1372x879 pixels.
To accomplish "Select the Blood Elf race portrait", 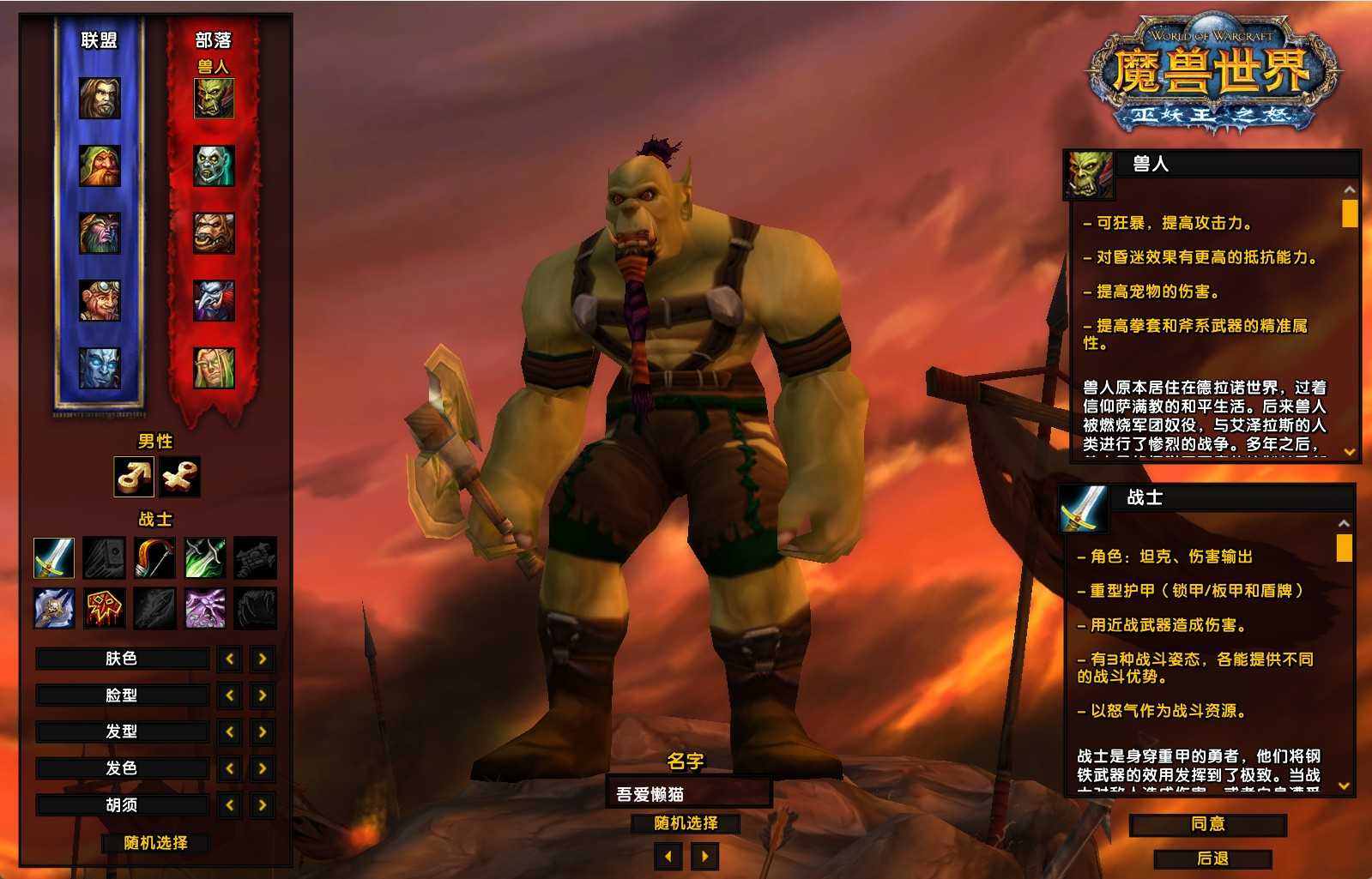I will coord(214,368).
